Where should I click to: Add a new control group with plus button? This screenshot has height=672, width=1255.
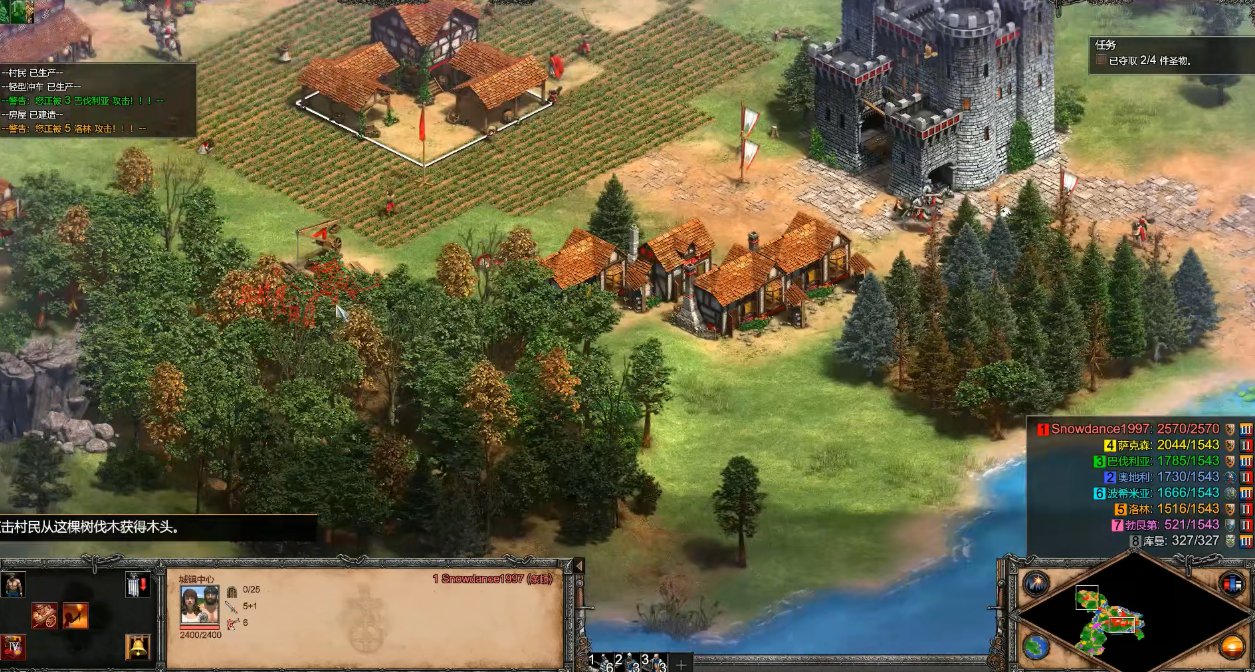click(681, 663)
